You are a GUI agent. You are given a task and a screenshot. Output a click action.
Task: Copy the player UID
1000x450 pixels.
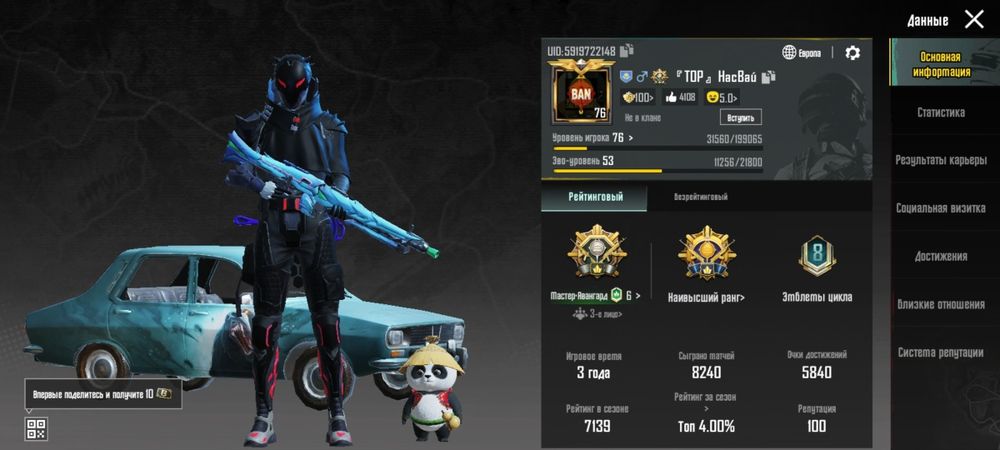pos(627,51)
